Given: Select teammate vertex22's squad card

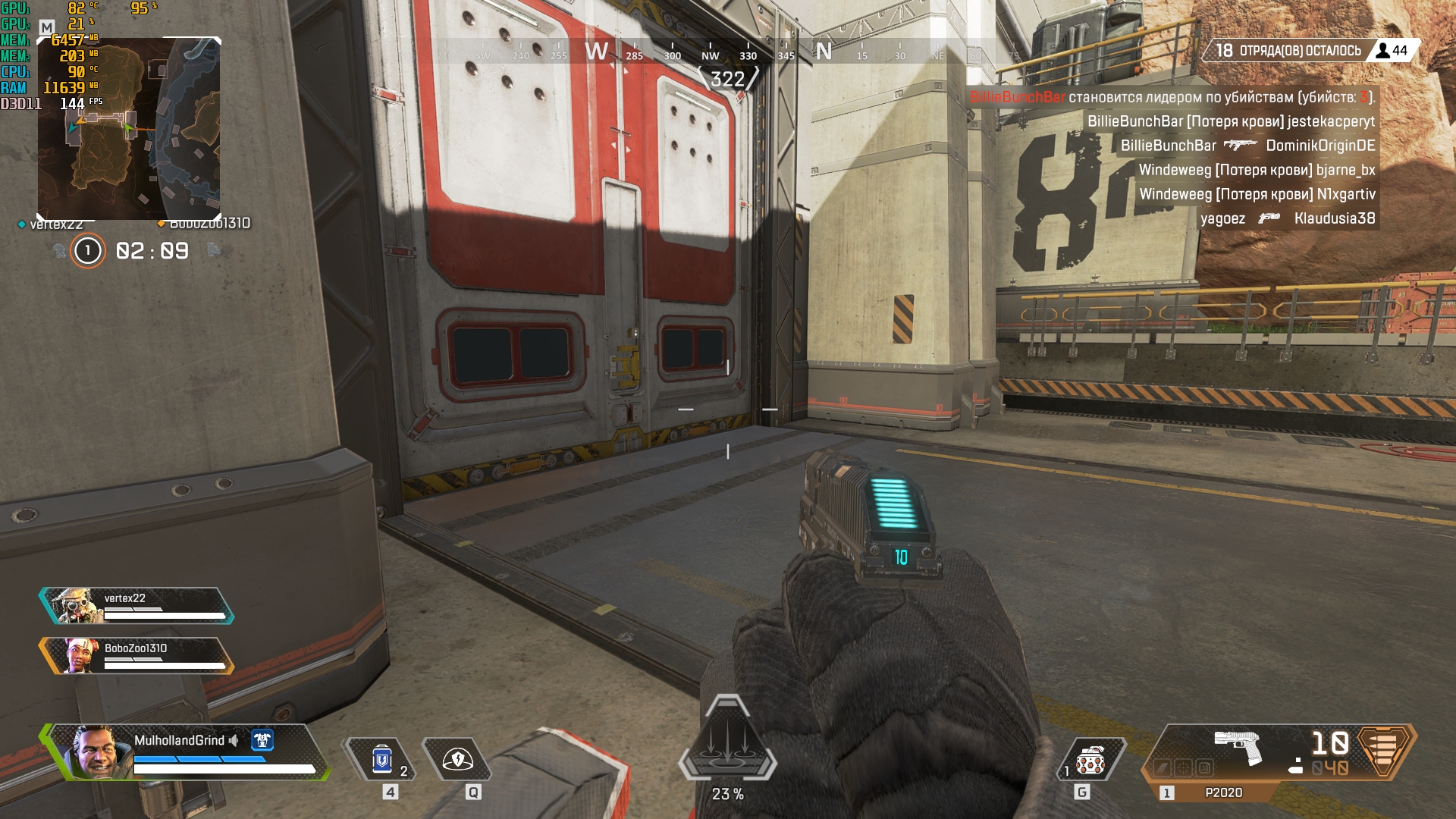Looking at the screenshot, I should tap(136, 606).
